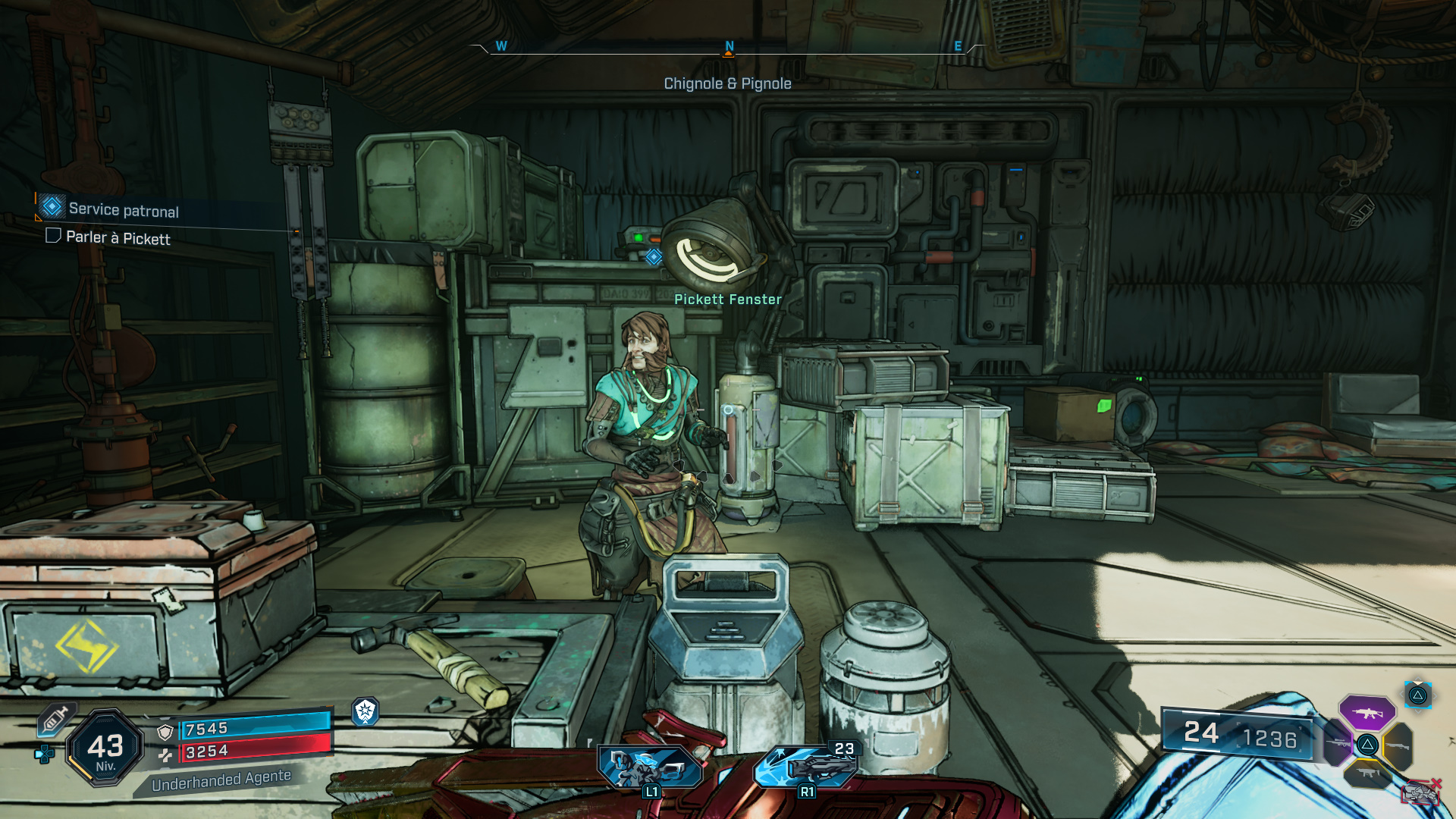1456x819 pixels.
Task: Click the quest diamond marker beside Pickett Fenster
Action: point(654,257)
